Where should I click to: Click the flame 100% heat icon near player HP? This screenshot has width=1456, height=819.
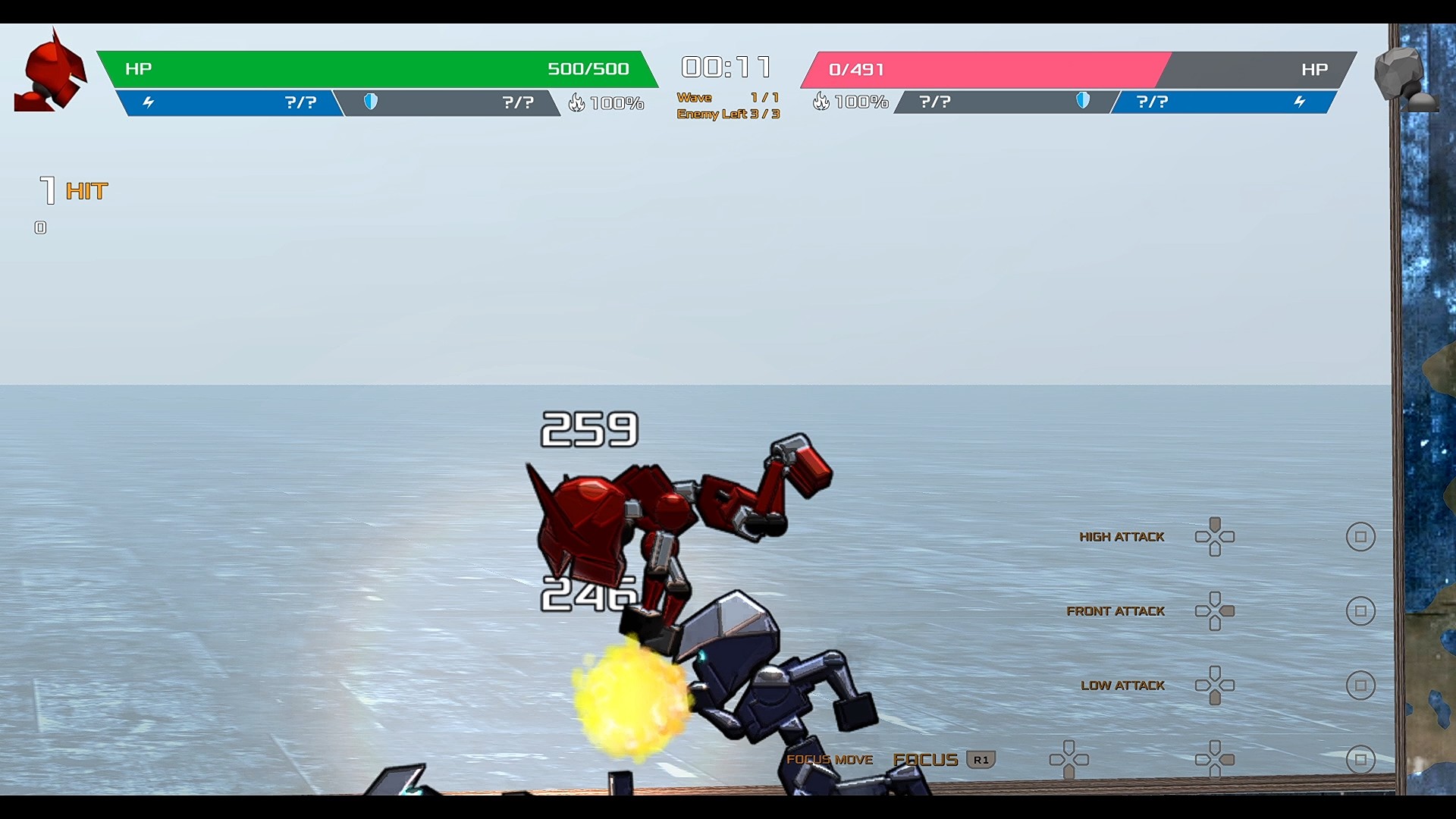[x=578, y=101]
